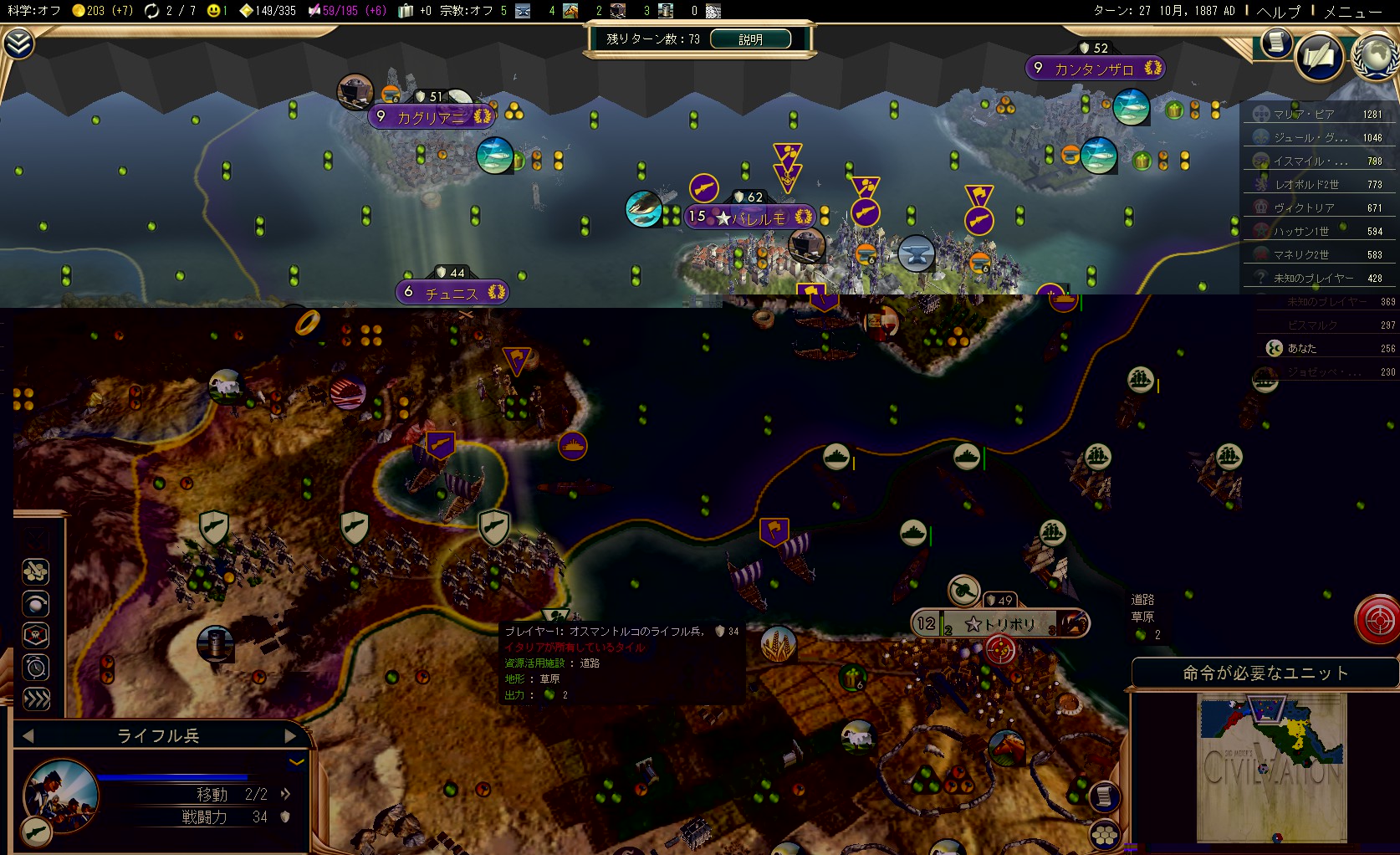1400x855 pixels.
Task: Open the メニュー game menu
Action: click(x=1352, y=11)
